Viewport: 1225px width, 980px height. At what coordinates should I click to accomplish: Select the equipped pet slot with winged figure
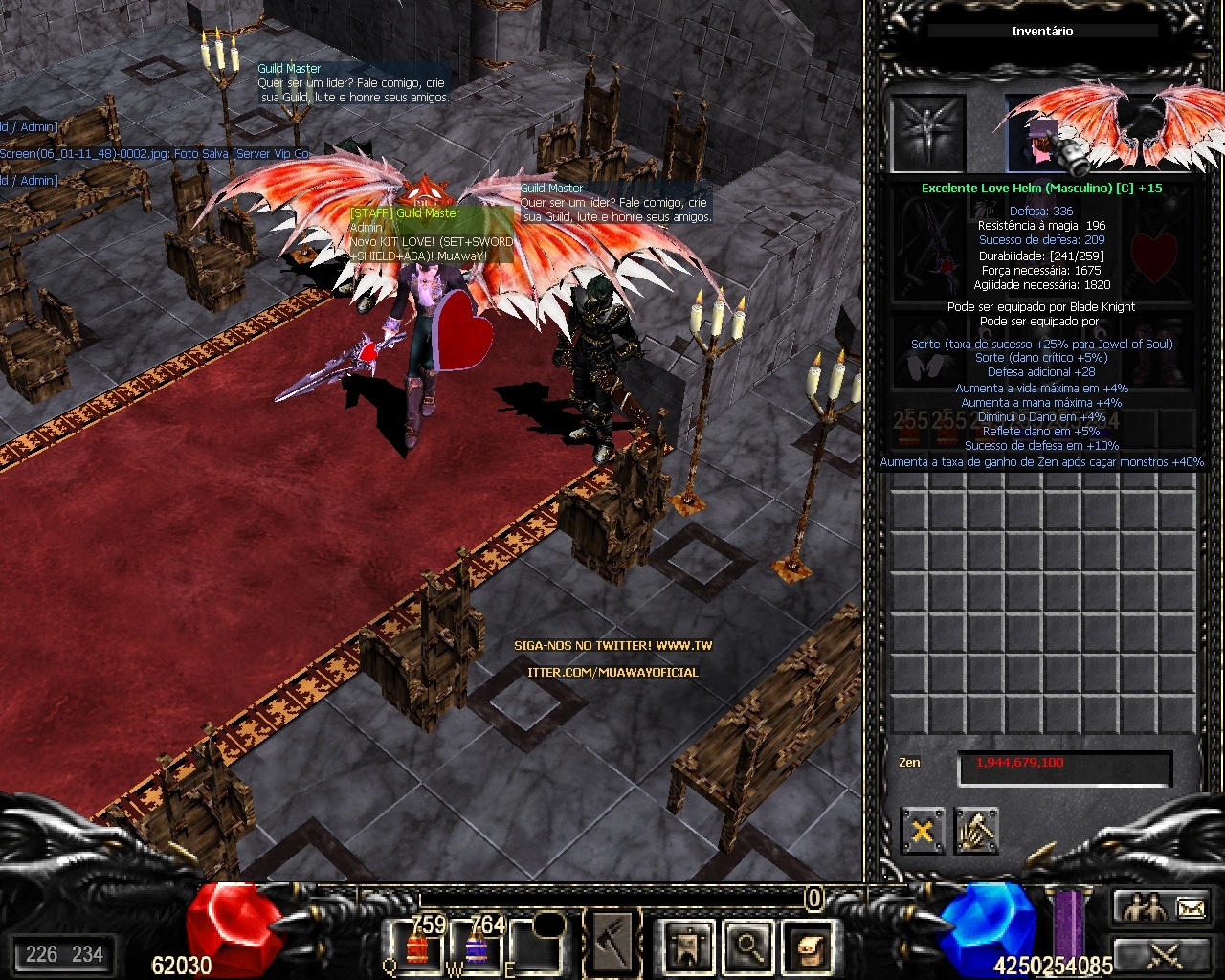[927, 134]
